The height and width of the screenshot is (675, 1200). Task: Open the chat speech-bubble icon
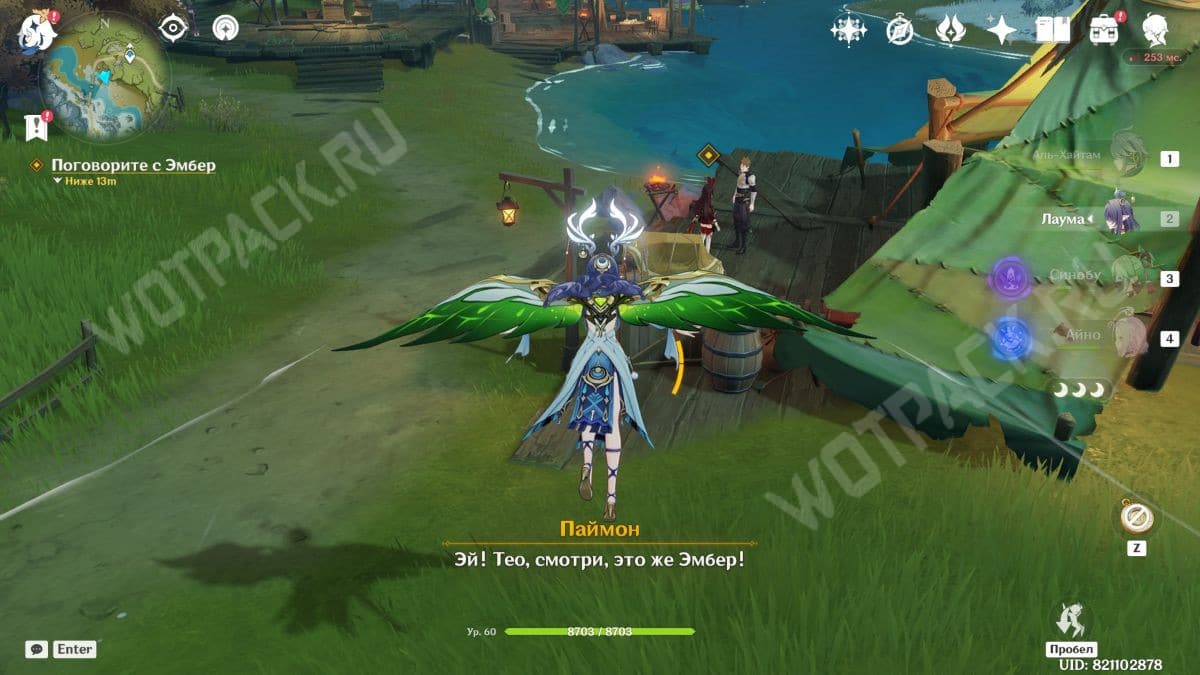click(x=37, y=649)
